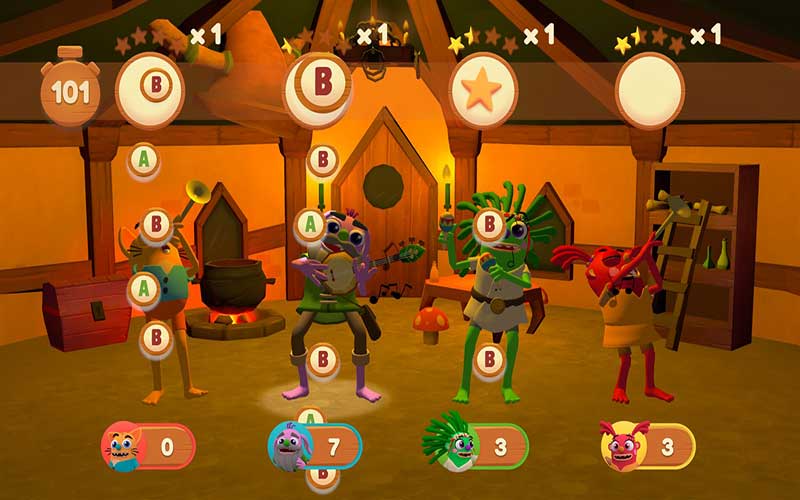Hit the star target circle
Viewport: 800px width, 500px height.
[484, 91]
